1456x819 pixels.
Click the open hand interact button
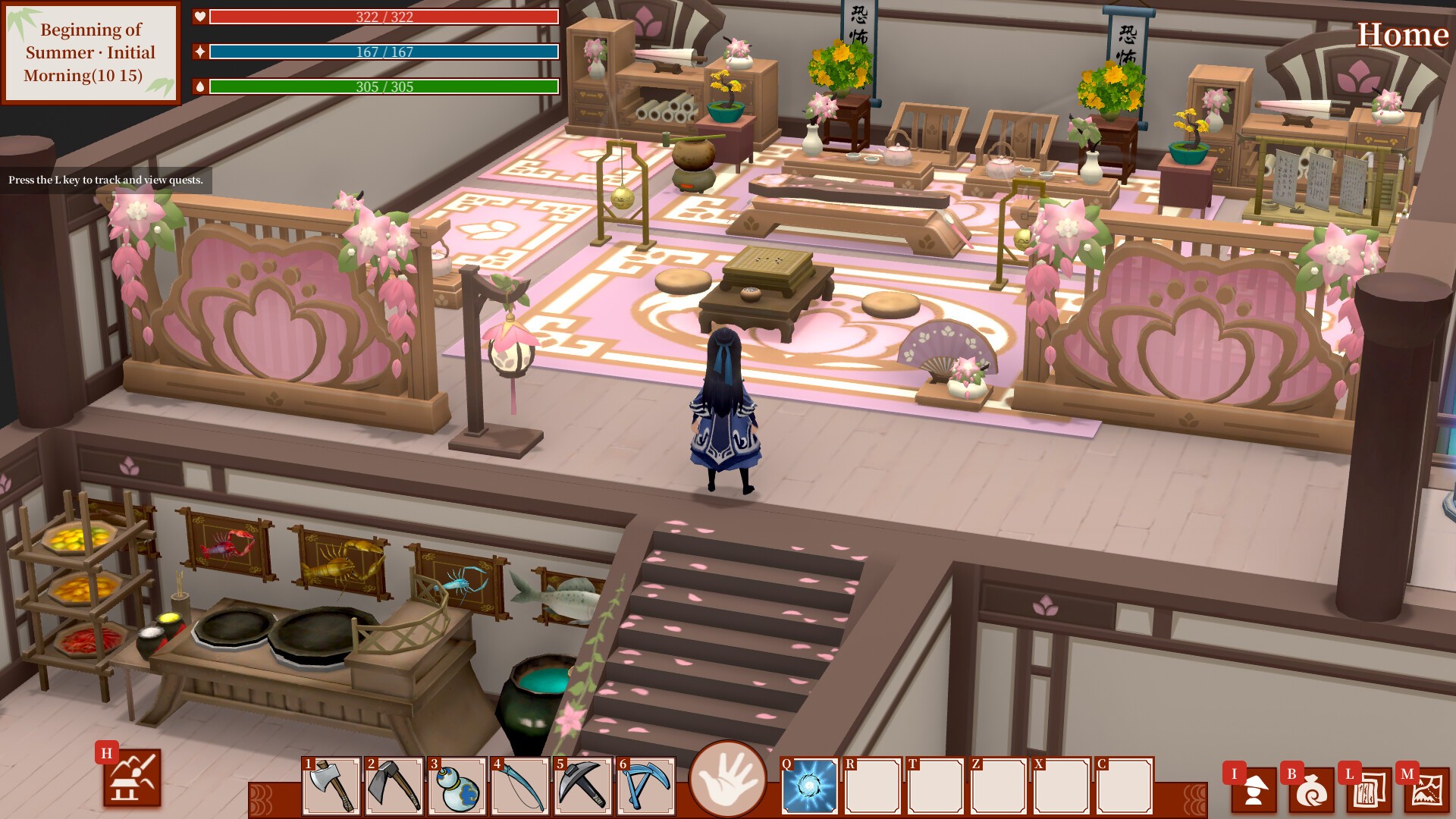point(727,779)
